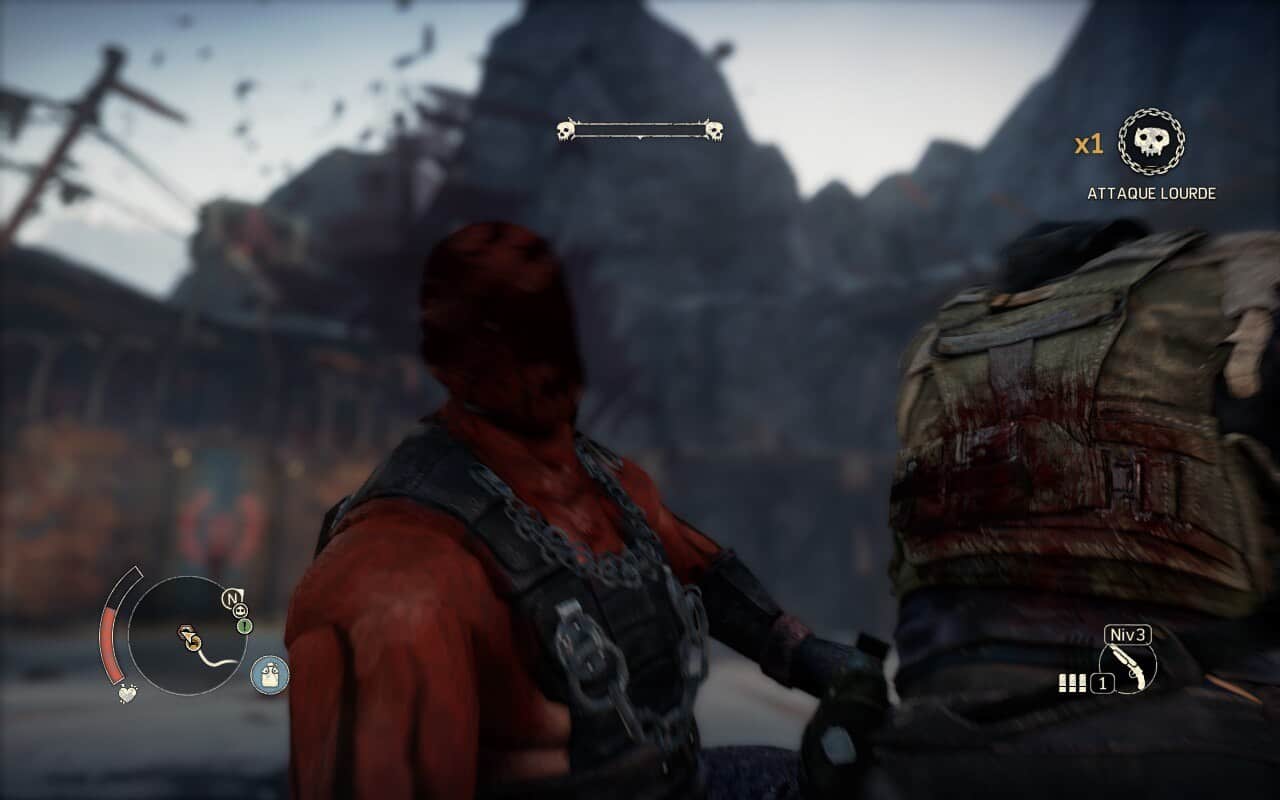Click the north compass marker on minimap

(x=232, y=600)
